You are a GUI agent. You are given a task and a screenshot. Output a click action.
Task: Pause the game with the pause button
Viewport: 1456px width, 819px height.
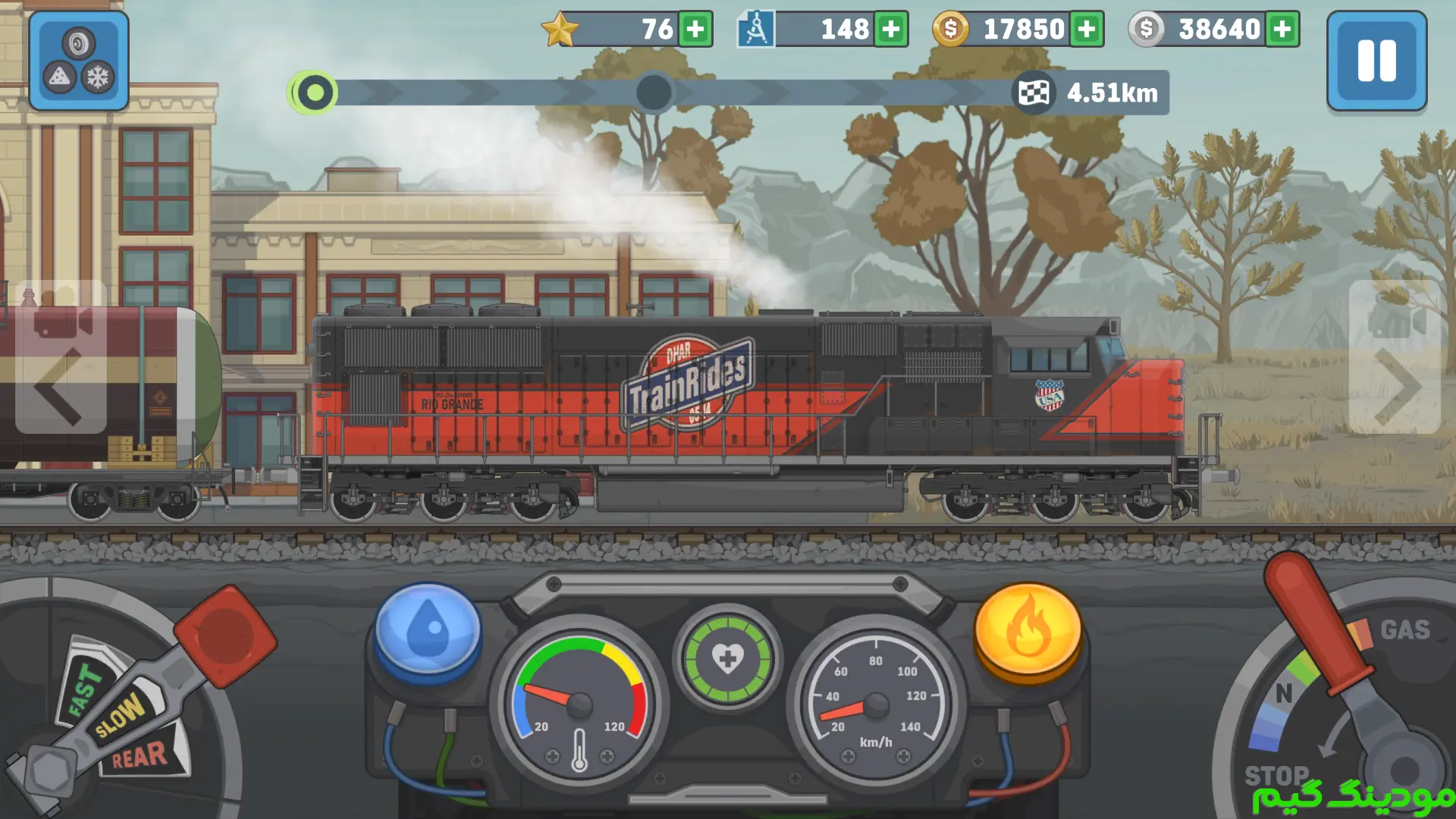point(1376,61)
